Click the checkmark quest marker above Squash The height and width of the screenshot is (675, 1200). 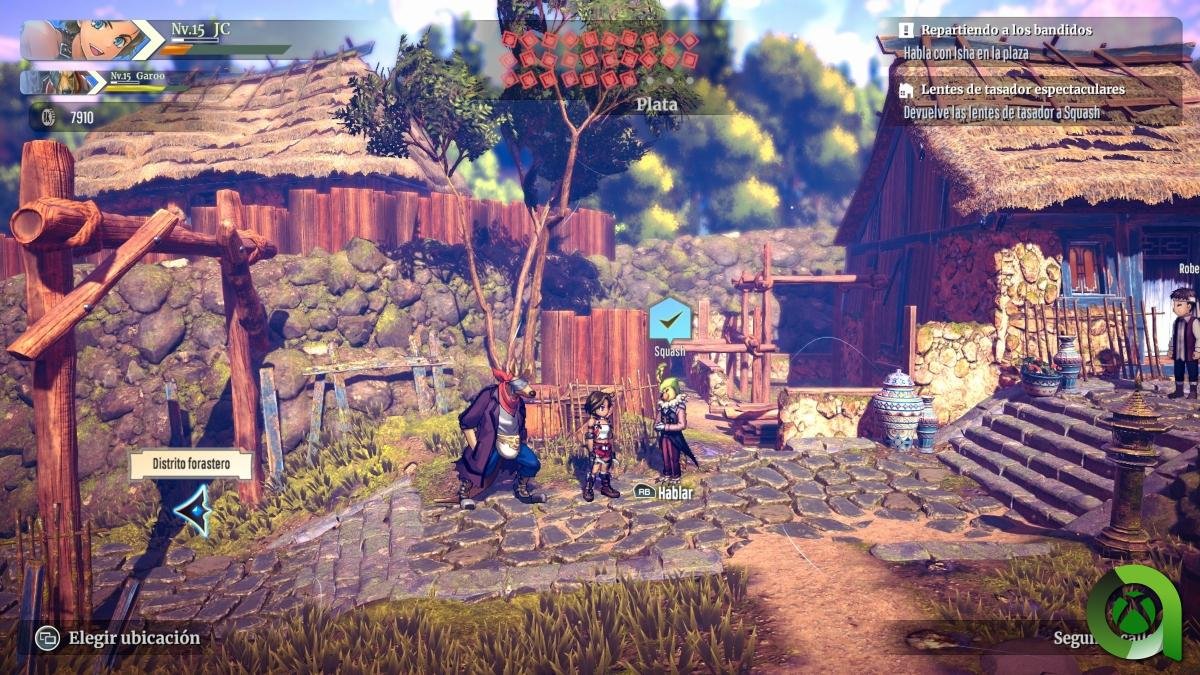[x=670, y=320]
